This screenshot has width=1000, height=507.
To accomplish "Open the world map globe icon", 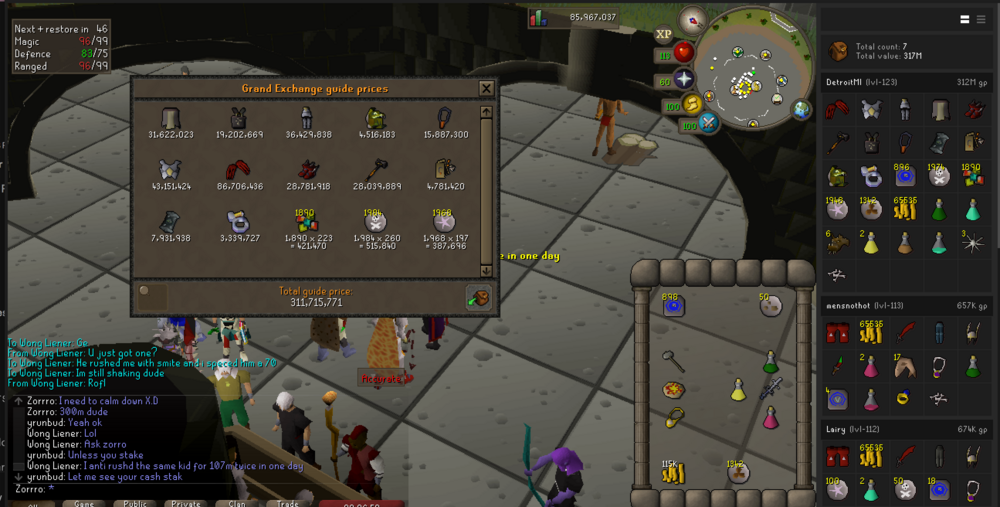I will pos(802,109).
